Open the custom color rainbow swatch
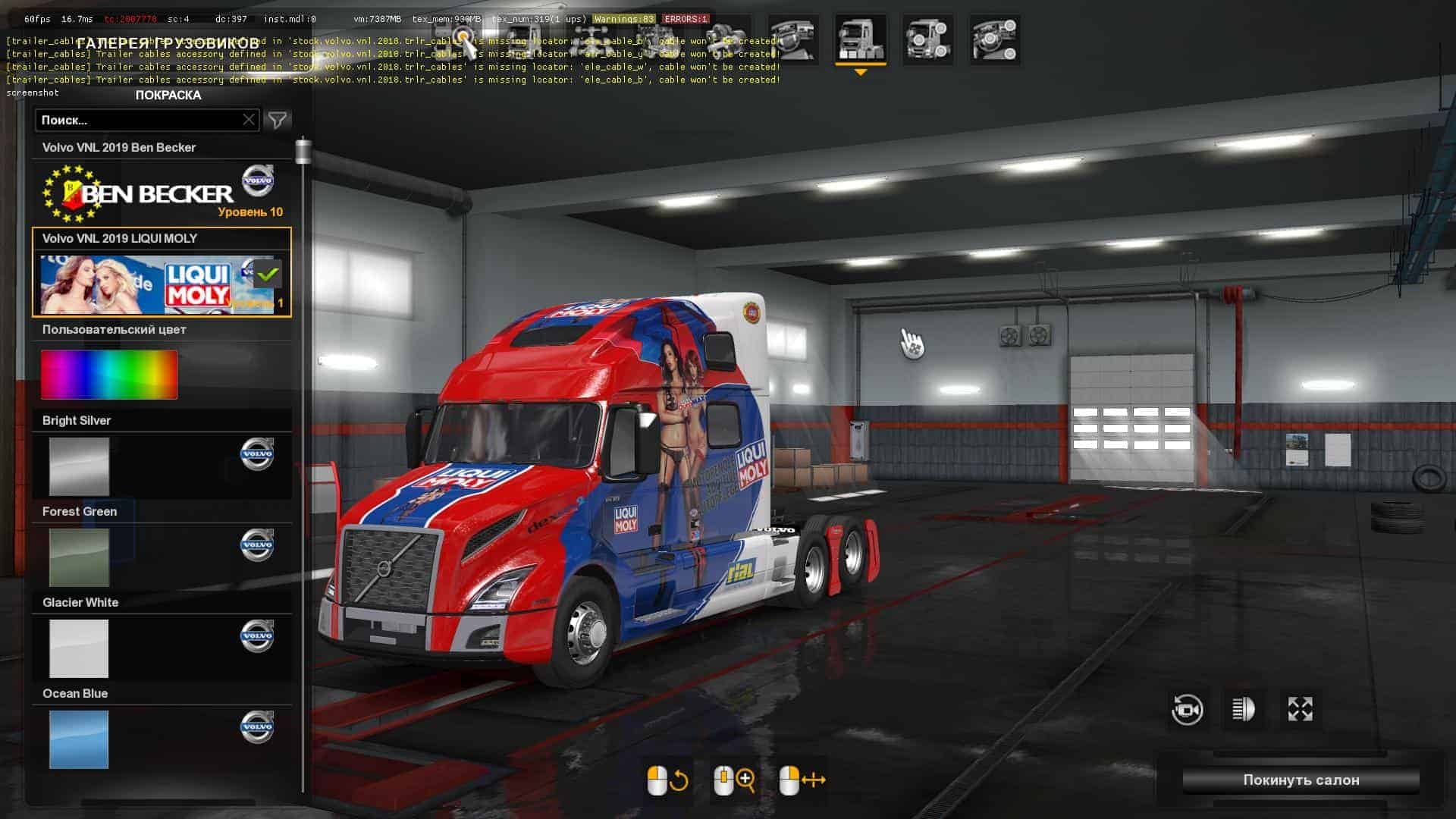 109,375
